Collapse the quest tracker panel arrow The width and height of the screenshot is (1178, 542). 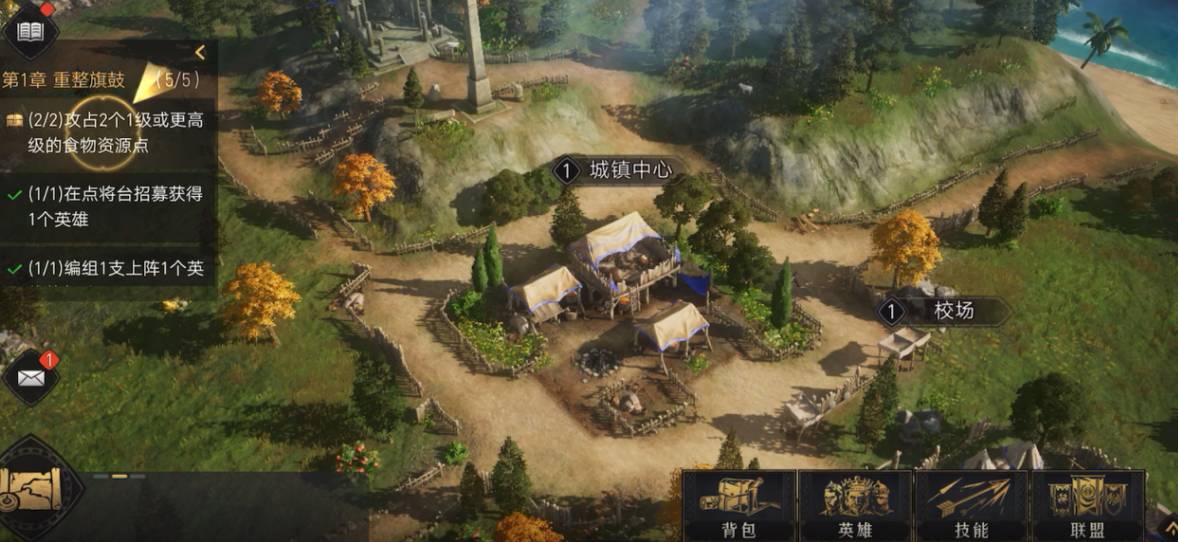point(200,53)
